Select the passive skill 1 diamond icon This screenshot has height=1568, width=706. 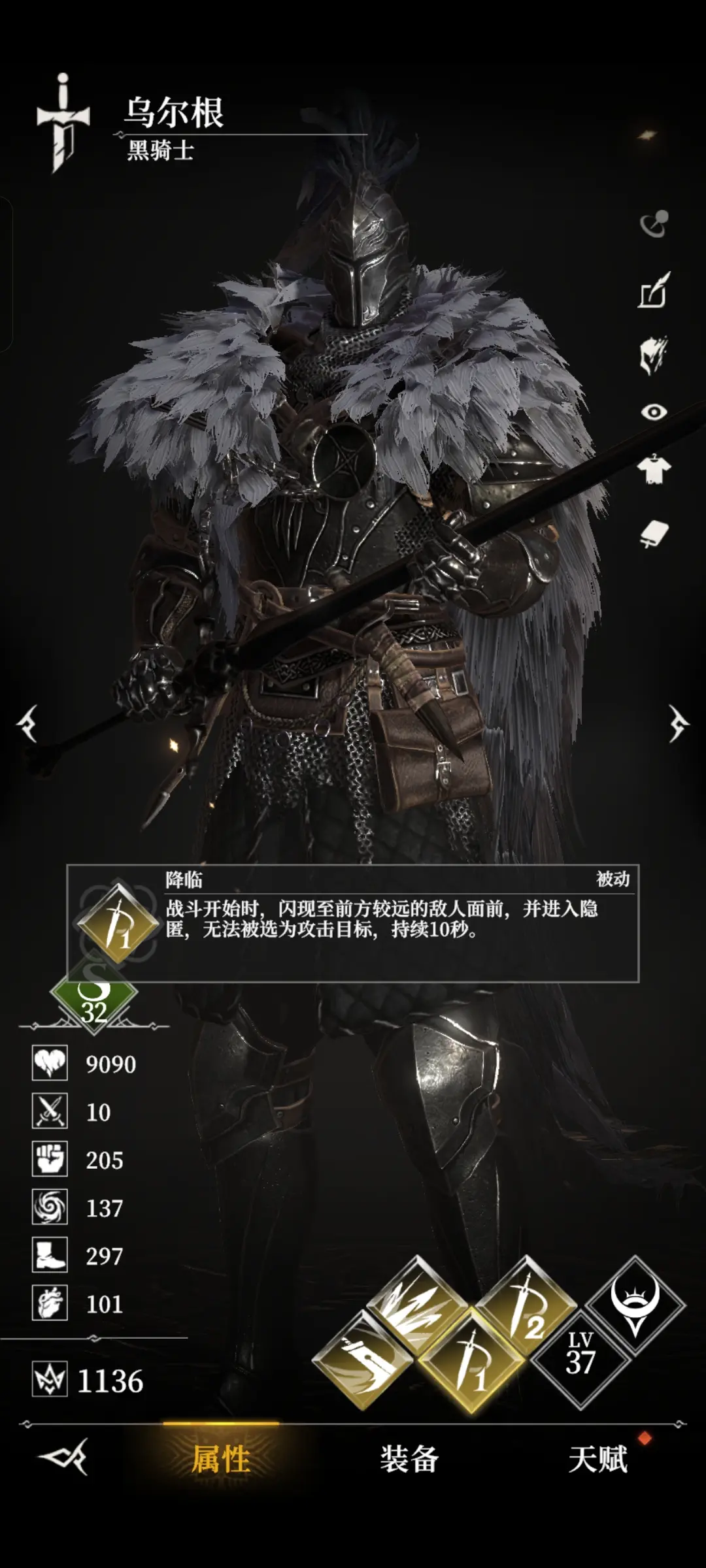(472, 1360)
